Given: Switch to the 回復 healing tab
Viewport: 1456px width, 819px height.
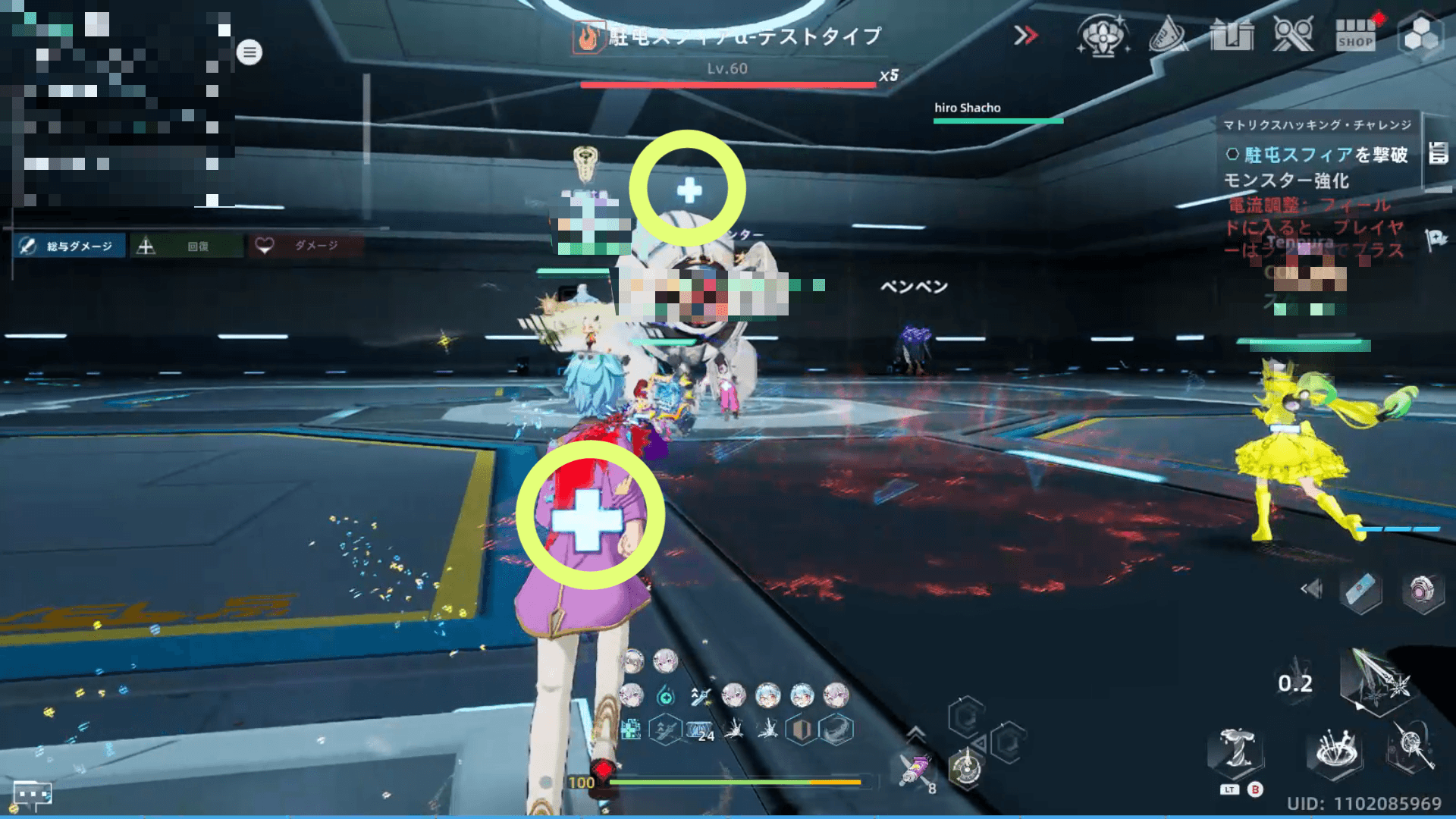Looking at the screenshot, I should 187,246.
